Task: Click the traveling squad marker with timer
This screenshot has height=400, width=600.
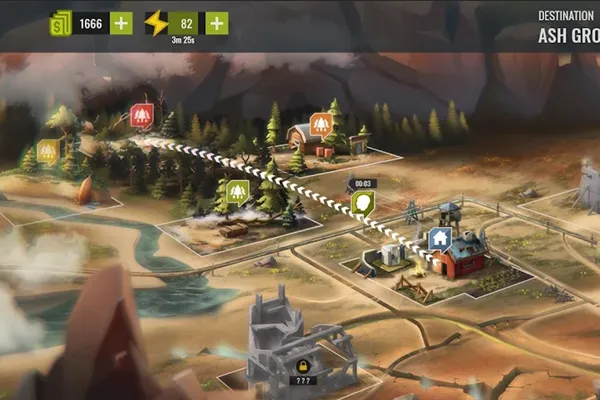Action: pos(362,203)
